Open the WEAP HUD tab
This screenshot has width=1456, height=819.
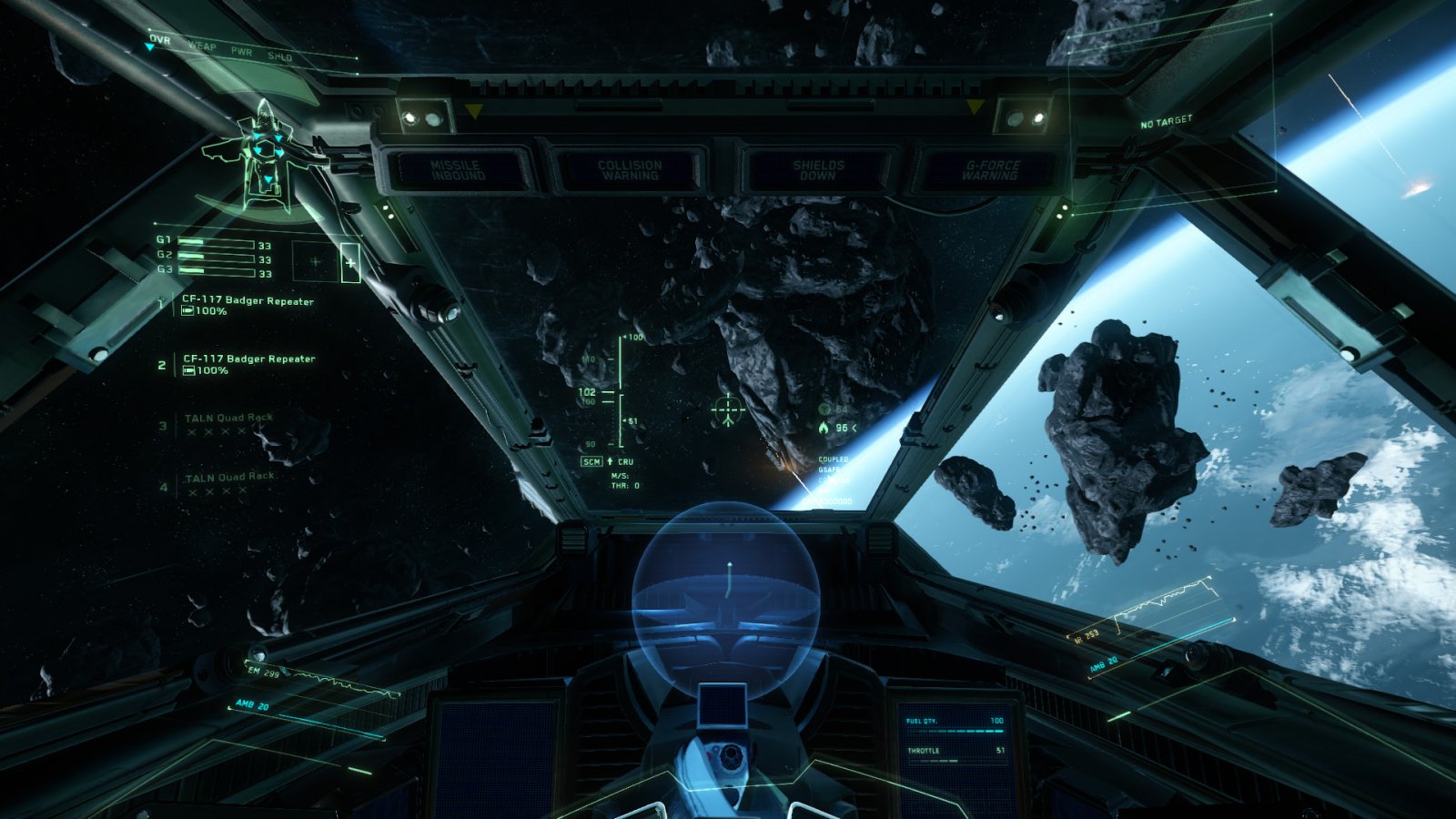(202, 45)
